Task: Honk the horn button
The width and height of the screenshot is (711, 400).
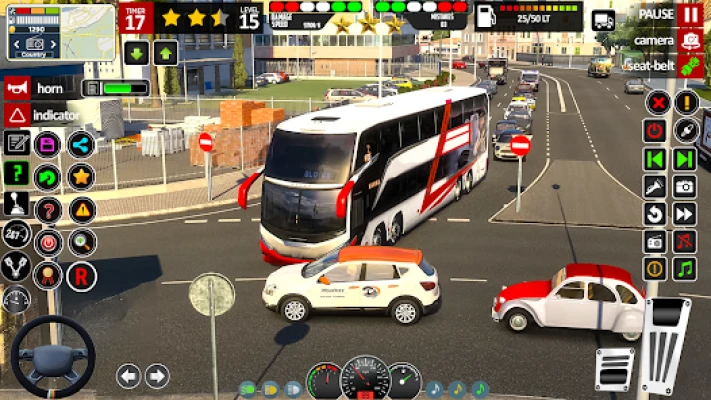Action: coord(16,88)
